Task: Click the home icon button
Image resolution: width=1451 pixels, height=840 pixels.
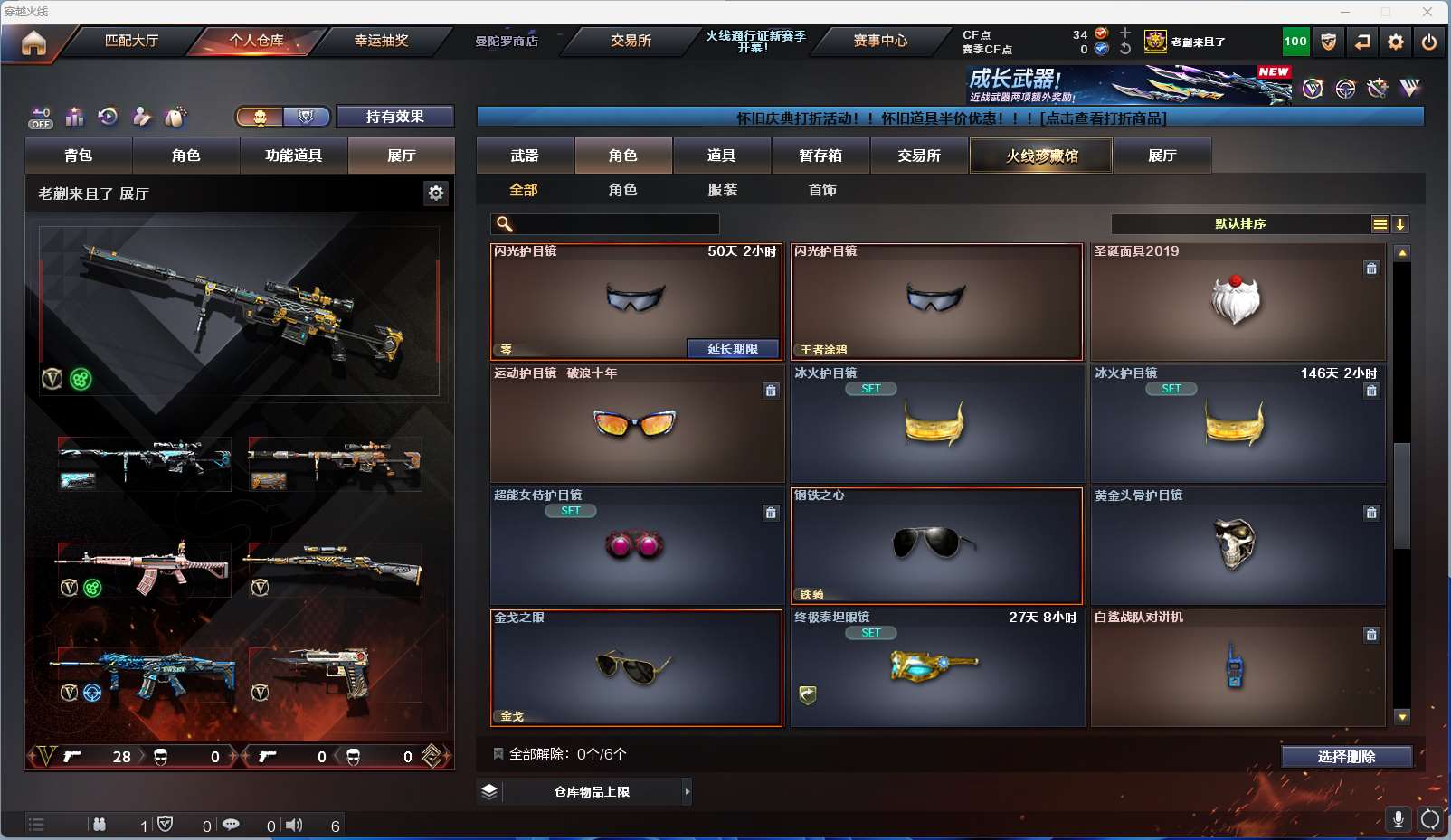Action: 33,42
